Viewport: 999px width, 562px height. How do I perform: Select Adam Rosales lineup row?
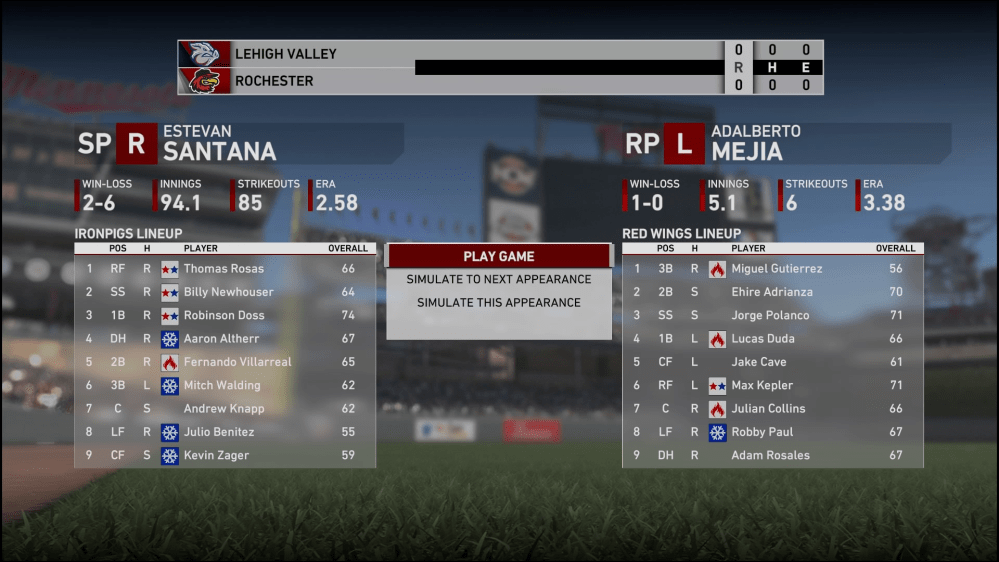(770, 455)
